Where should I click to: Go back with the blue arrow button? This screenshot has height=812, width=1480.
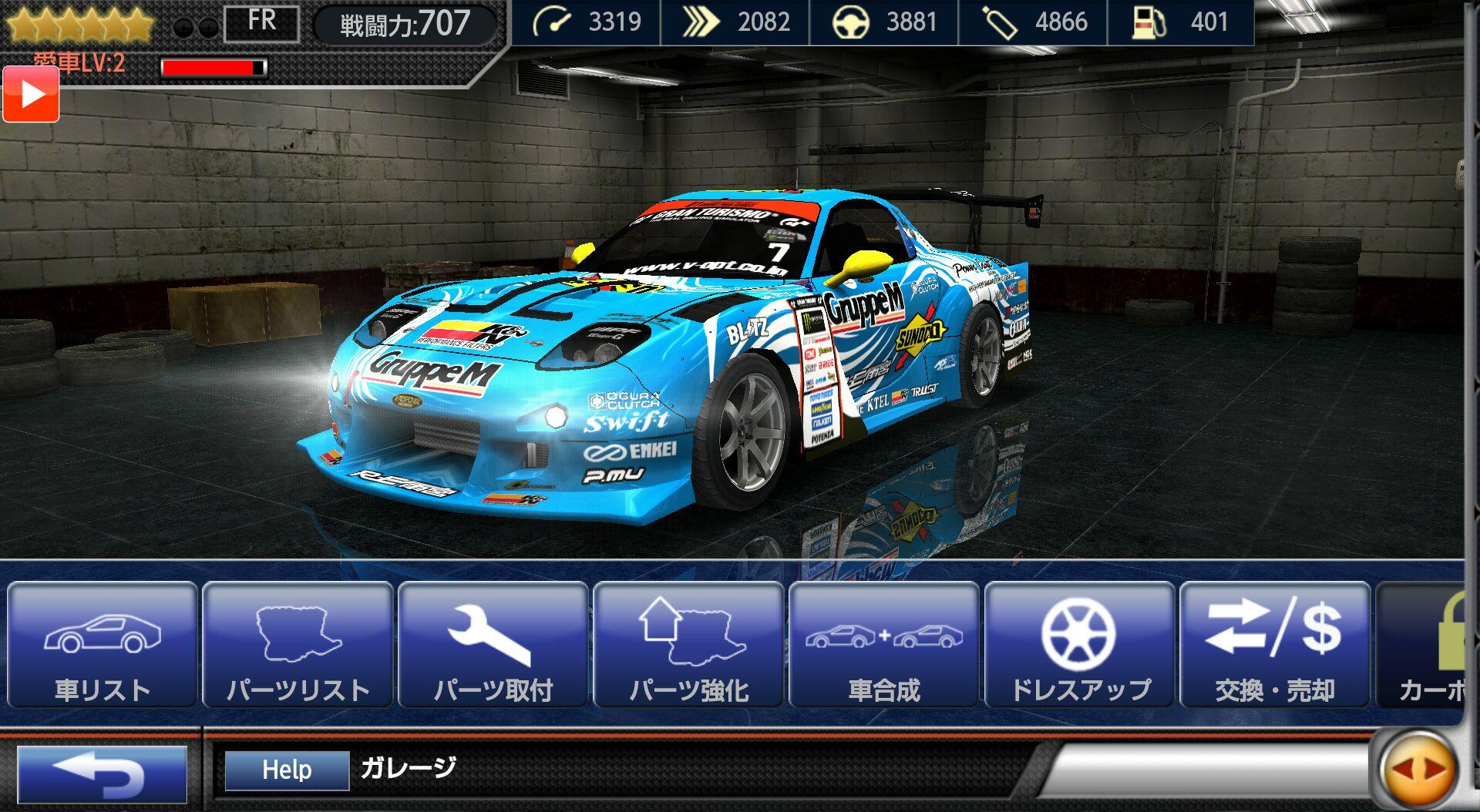click(103, 773)
